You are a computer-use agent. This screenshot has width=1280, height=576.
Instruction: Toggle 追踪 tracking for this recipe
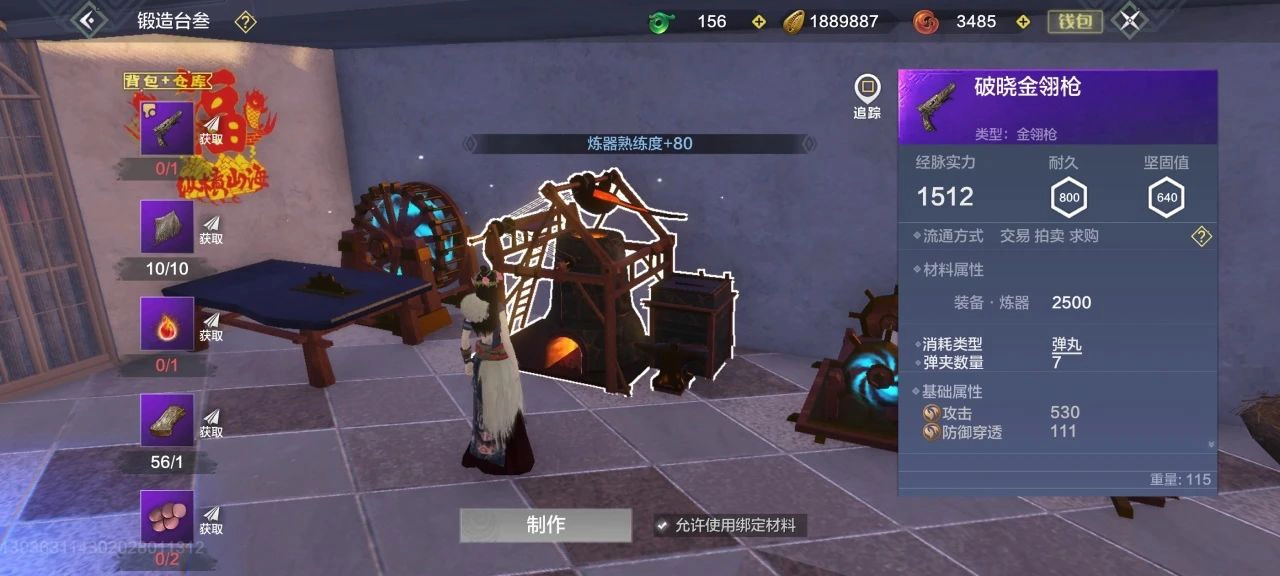click(x=867, y=97)
